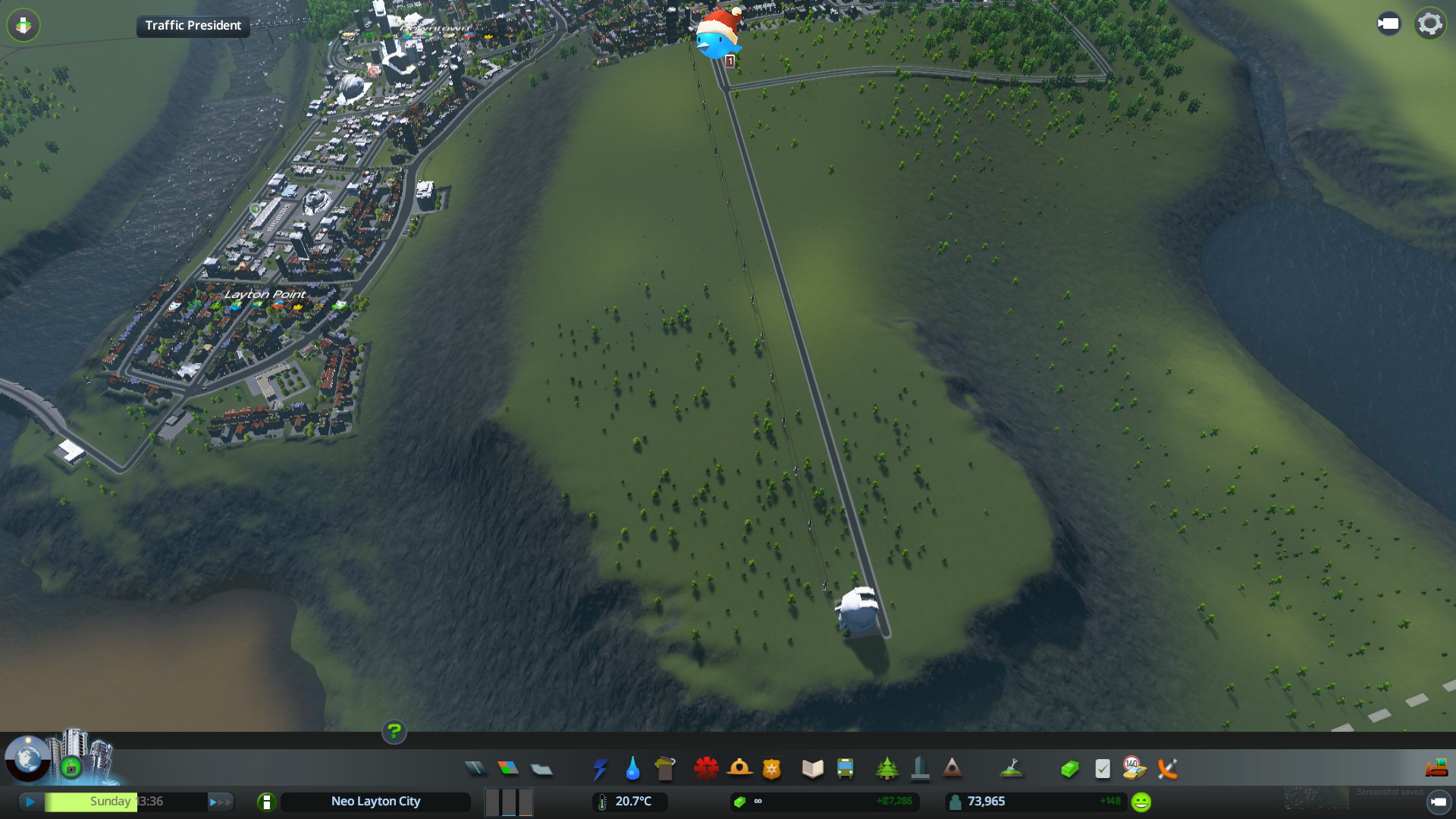The image size is (1456, 819).
Task: Open the Police Department menu
Action: point(772,769)
